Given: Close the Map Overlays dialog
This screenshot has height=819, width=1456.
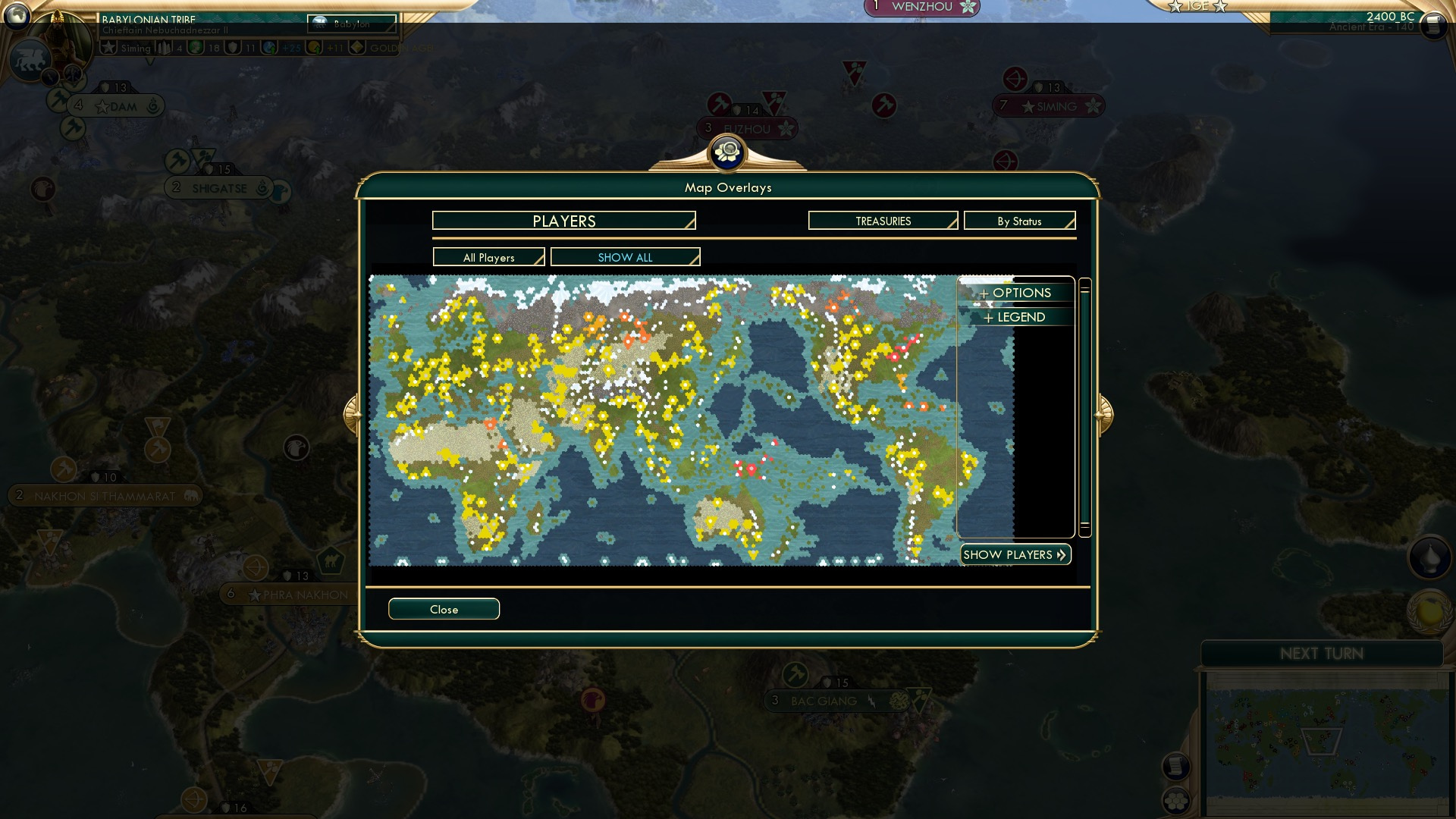Looking at the screenshot, I should pos(444,608).
